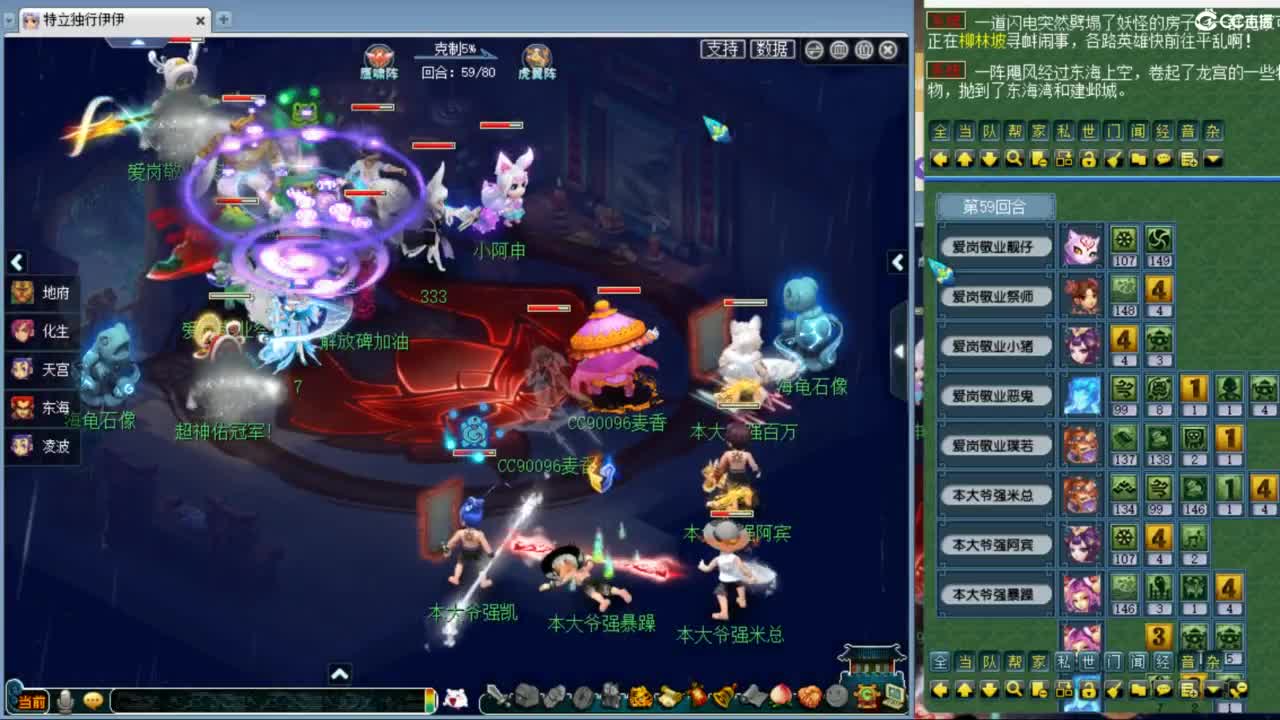Collapse the chat panel with the down chevron
This screenshot has width=1280, height=720.
pos(1213,158)
